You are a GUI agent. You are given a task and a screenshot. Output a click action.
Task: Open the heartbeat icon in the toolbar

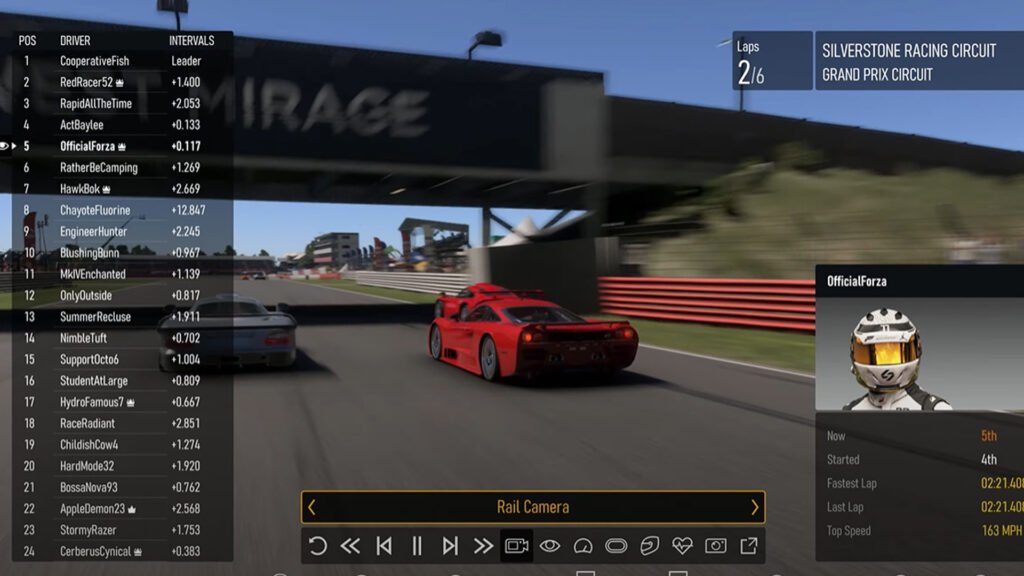[x=682, y=546]
